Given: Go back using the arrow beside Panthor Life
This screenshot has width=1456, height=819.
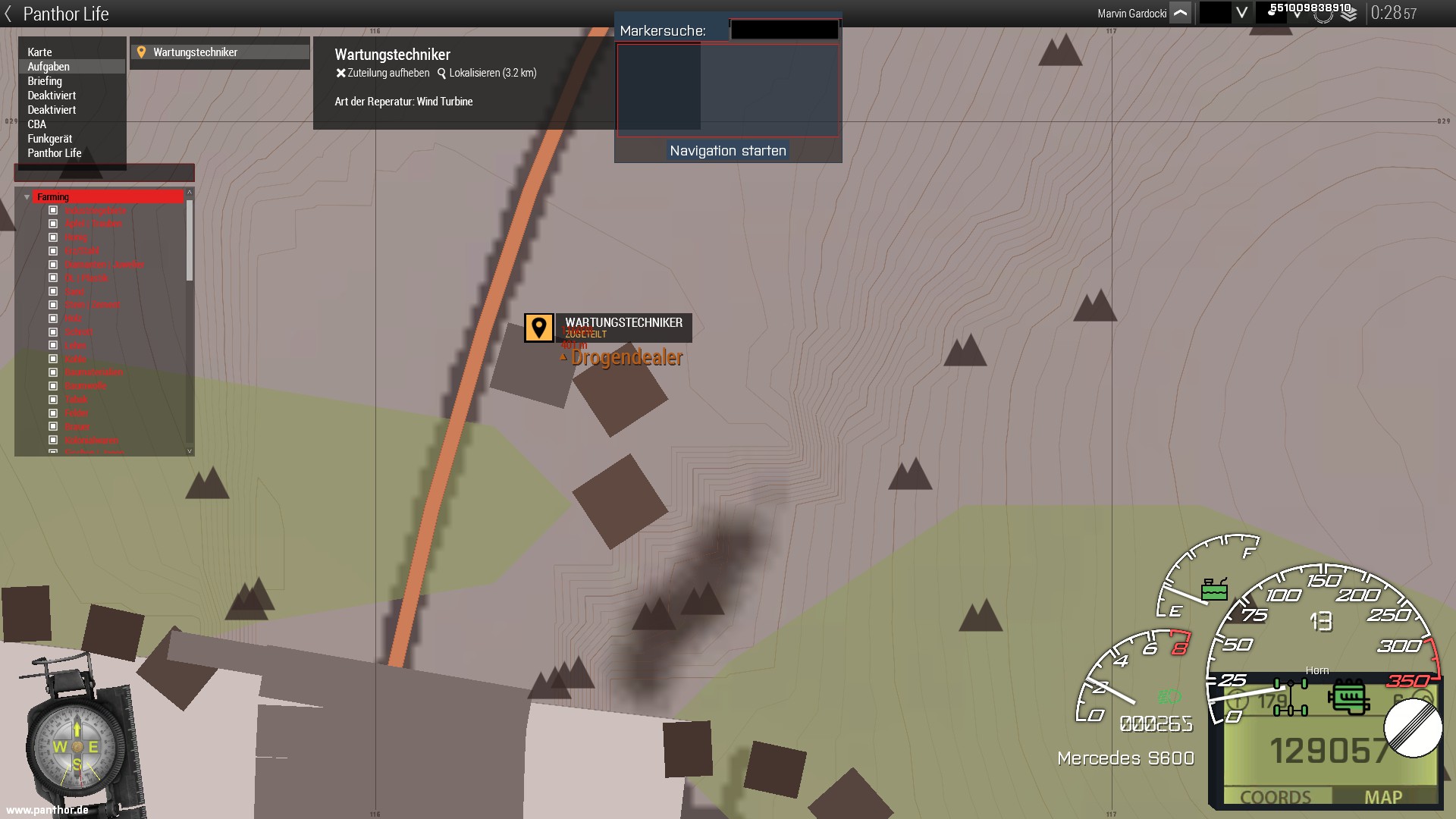Looking at the screenshot, I should click(x=8, y=14).
